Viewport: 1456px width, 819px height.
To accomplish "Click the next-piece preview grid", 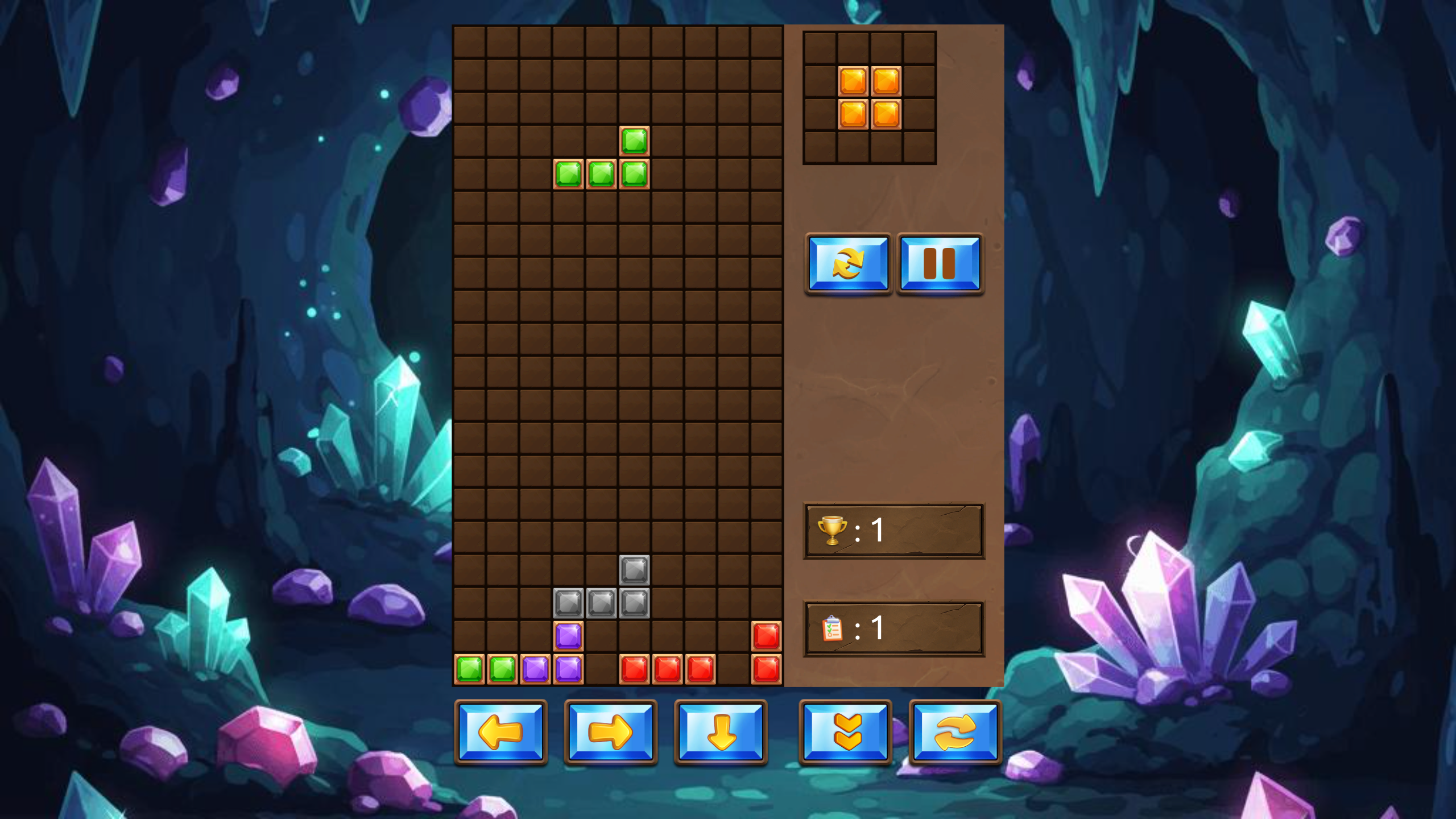I will 869,97.
